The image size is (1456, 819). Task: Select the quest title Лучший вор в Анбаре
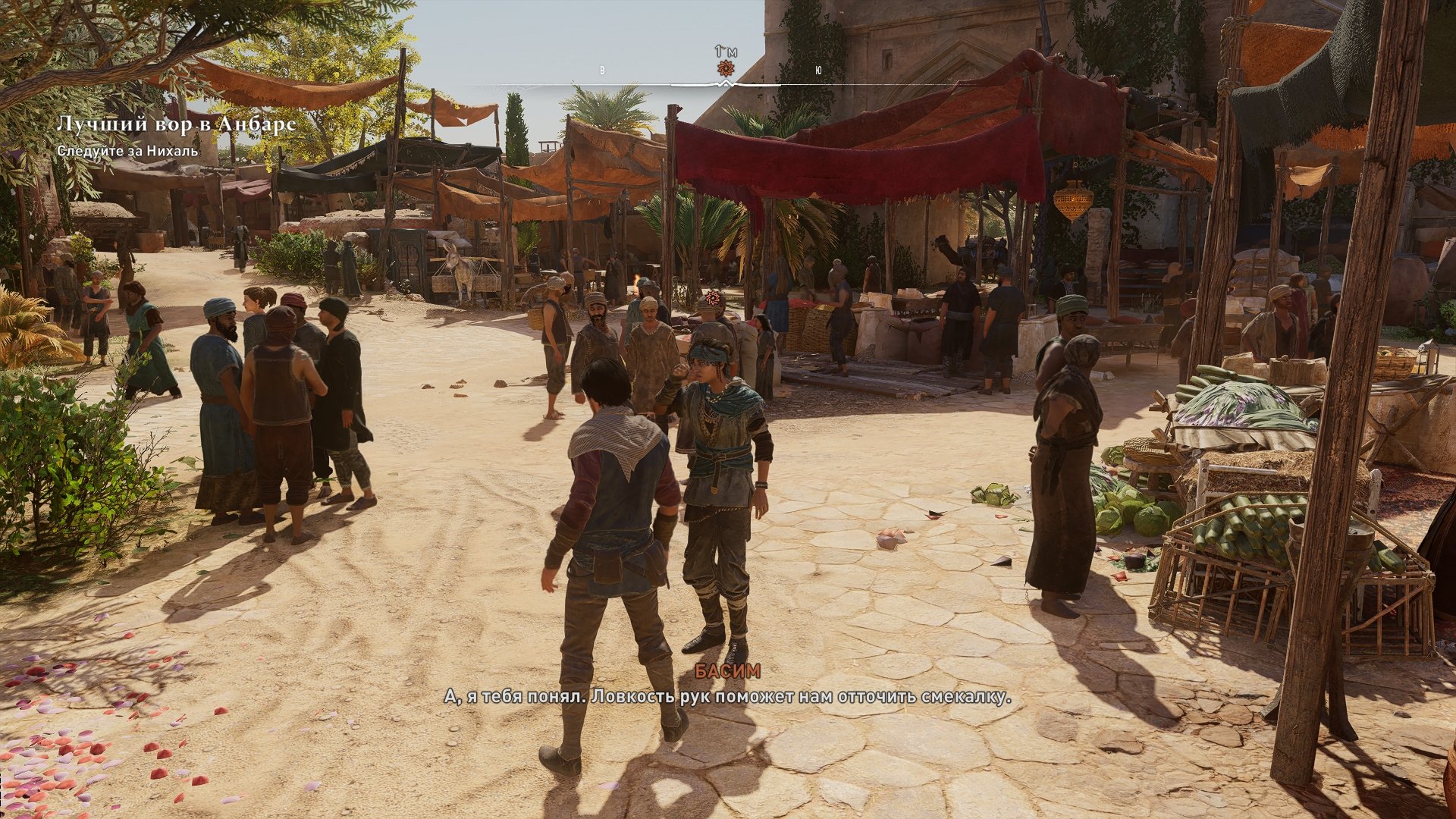point(176,124)
